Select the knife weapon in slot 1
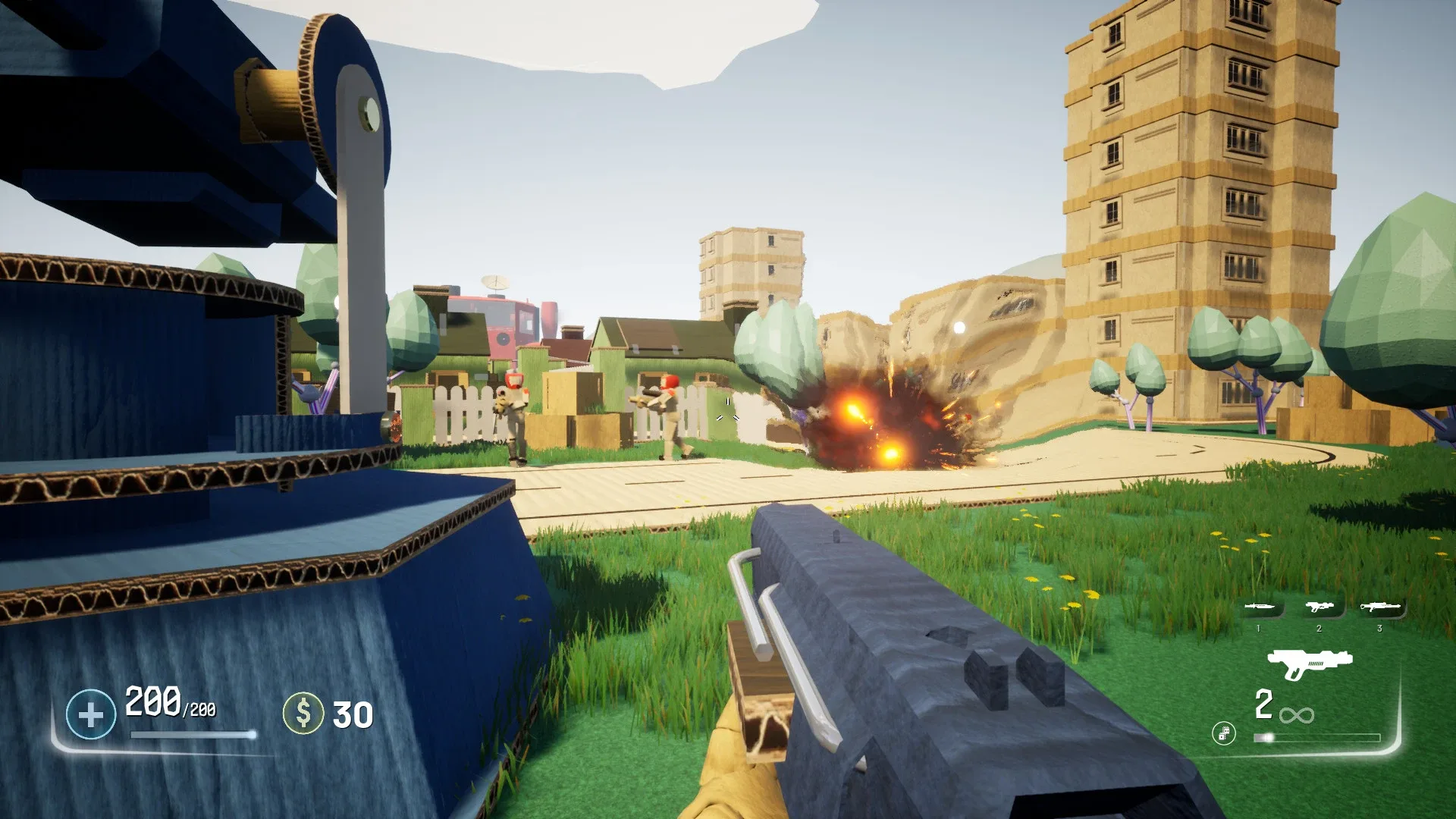Viewport: 1456px width, 819px height. tap(1260, 606)
